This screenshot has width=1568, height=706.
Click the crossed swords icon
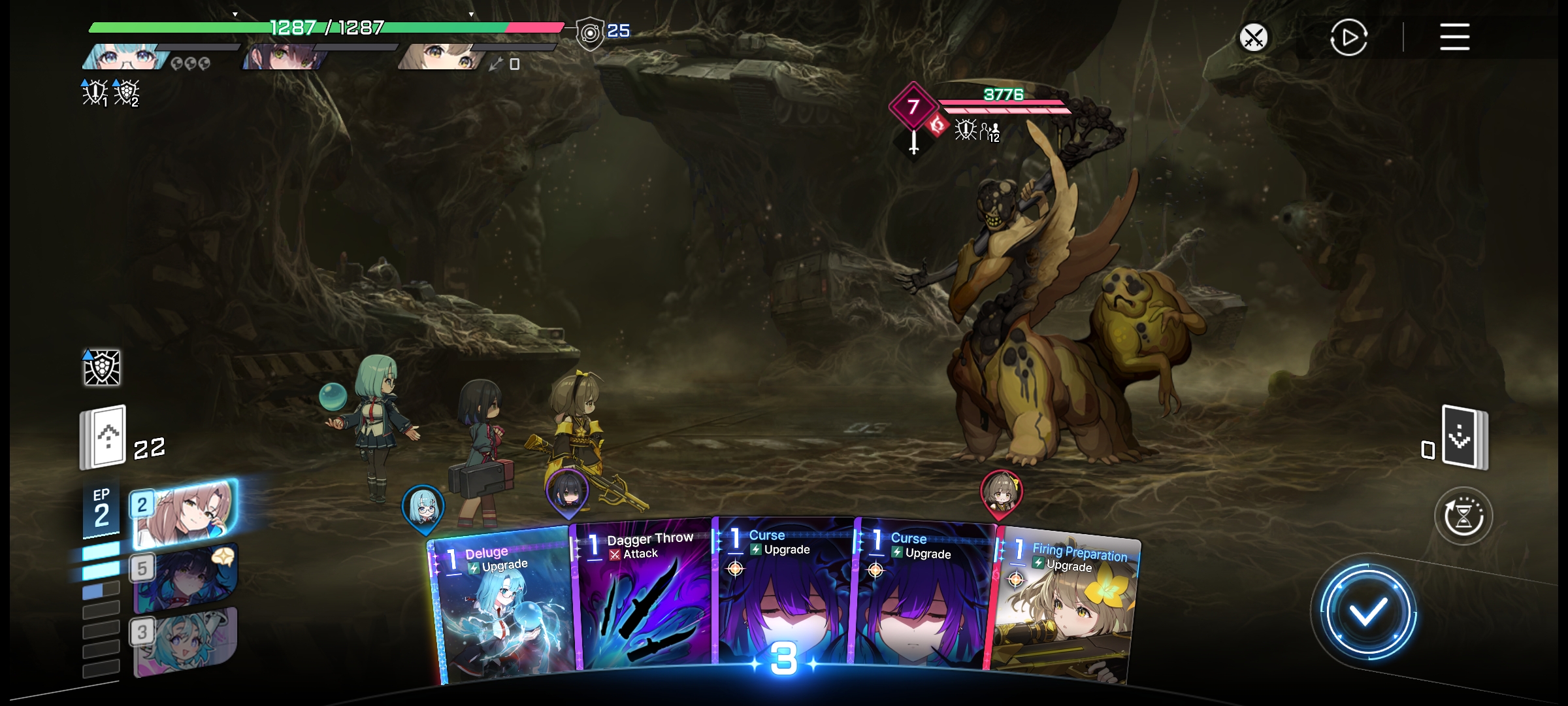1253,37
